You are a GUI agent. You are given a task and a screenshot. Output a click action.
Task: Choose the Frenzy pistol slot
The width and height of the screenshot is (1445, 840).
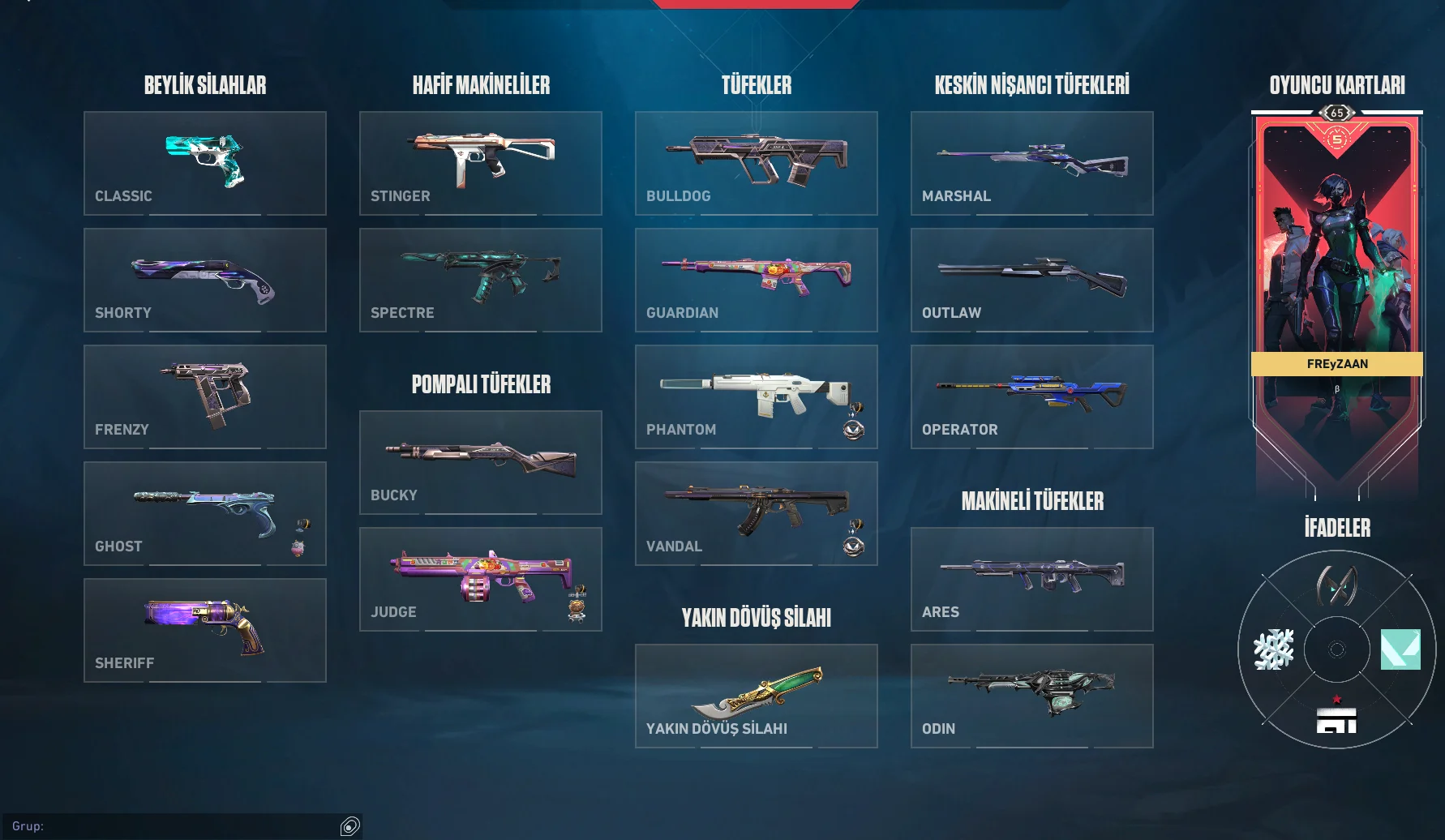click(204, 396)
